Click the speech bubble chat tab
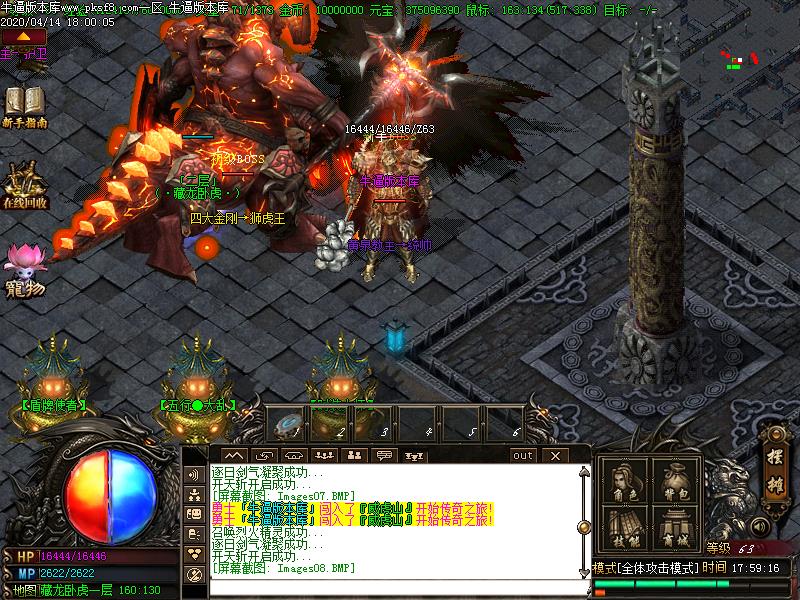800x600 pixels. click(x=384, y=456)
